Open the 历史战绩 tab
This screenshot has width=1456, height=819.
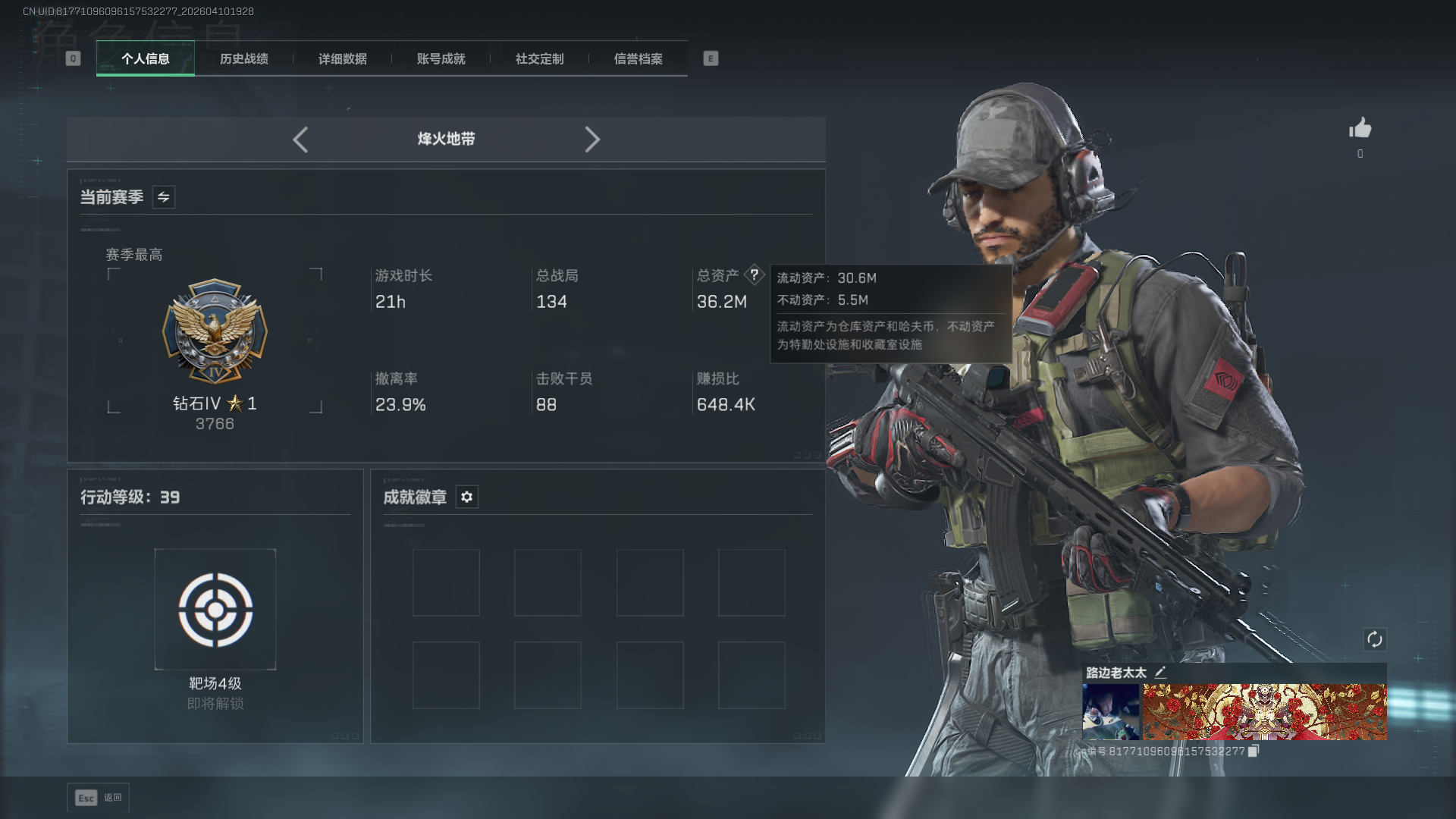coord(243,58)
